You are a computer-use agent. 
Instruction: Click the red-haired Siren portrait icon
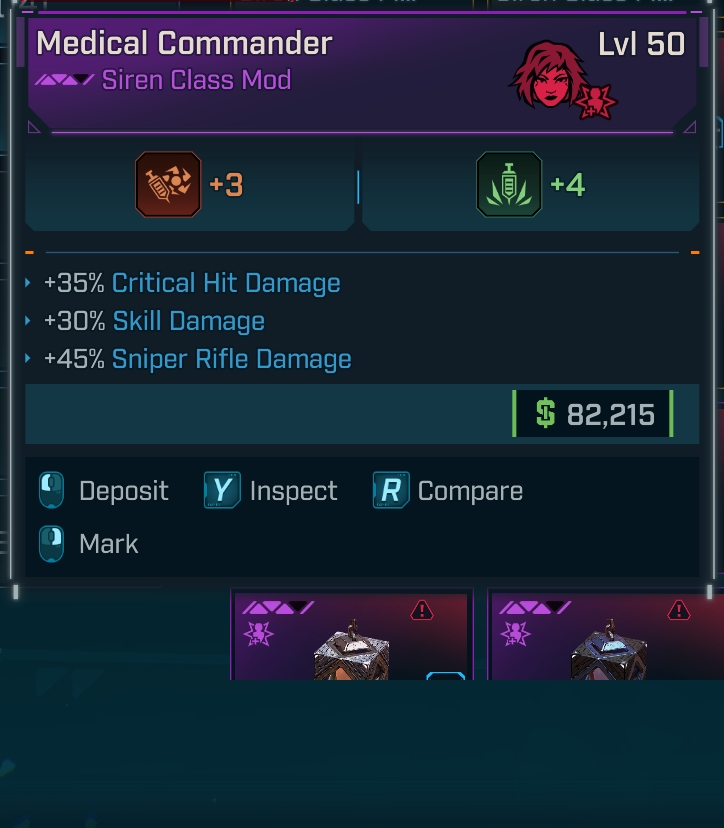click(549, 75)
